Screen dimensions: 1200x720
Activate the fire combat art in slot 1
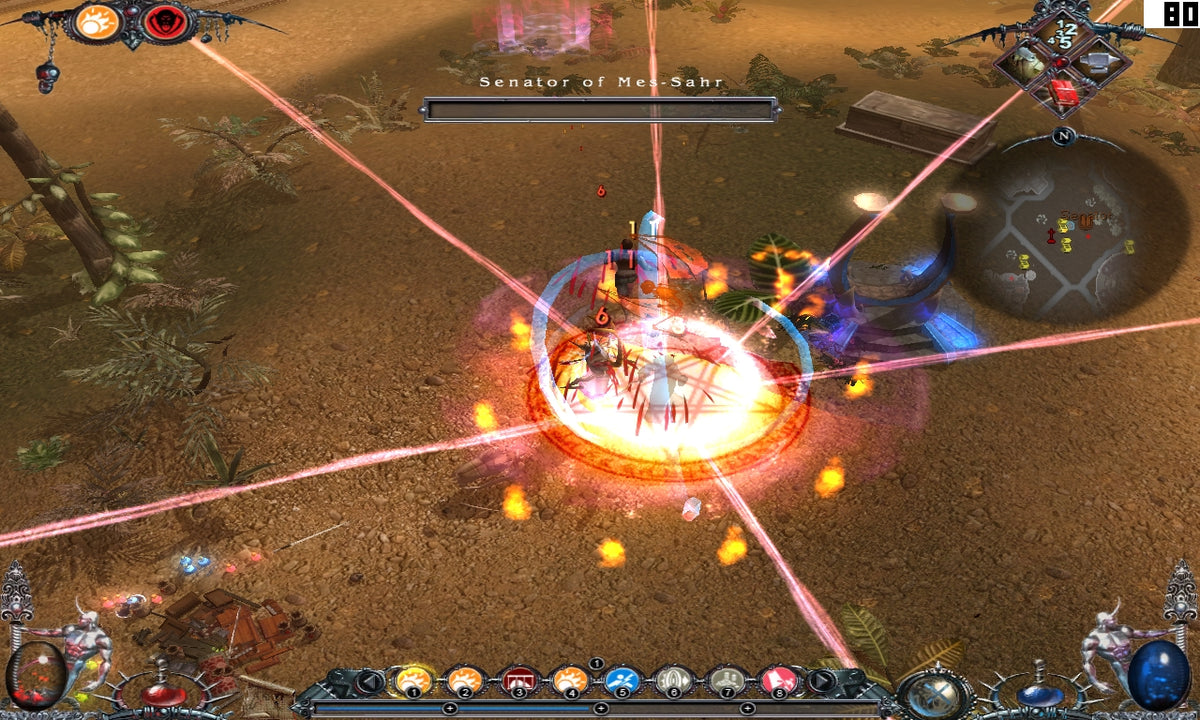pyautogui.click(x=413, y=681)
